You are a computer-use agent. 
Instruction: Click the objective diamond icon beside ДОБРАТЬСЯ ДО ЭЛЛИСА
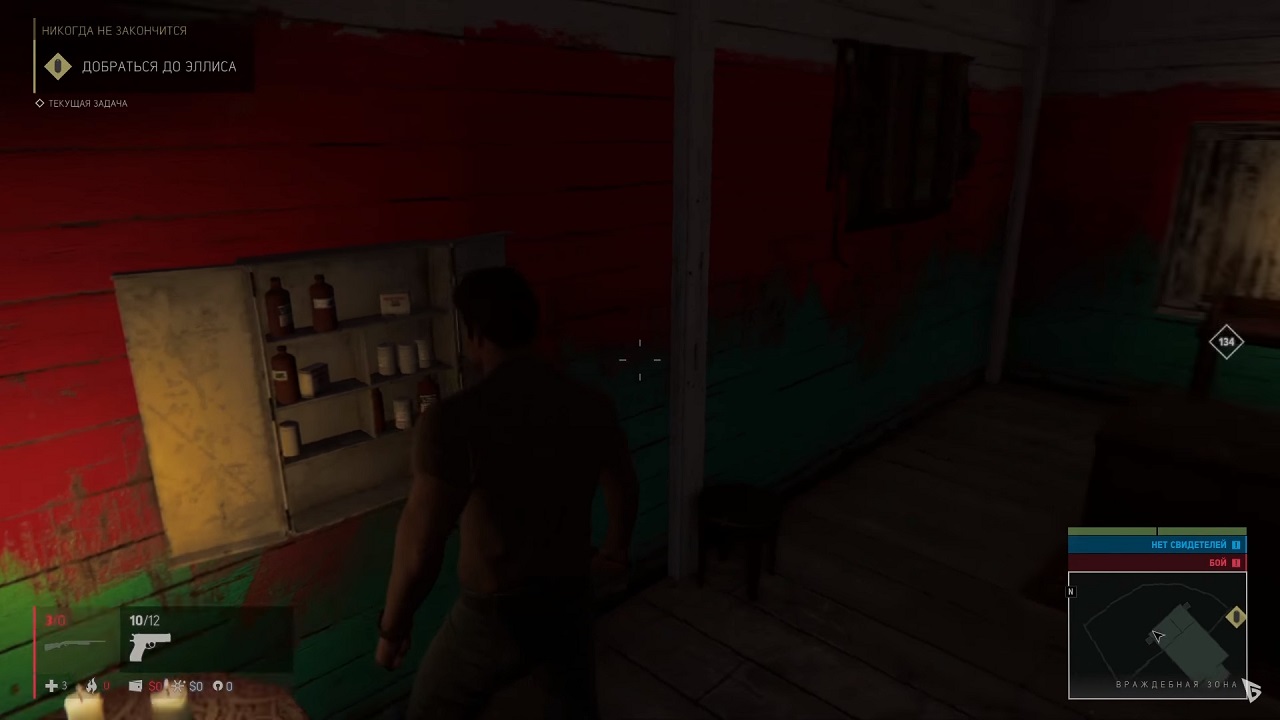[x=57, y=67]
